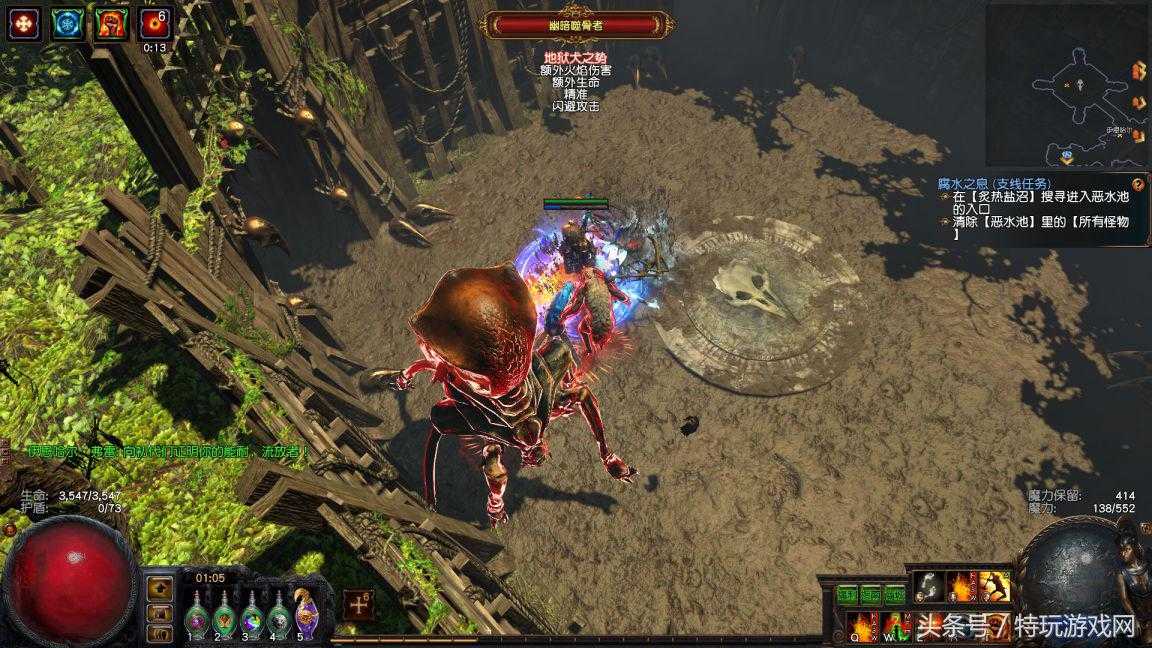Click the cross charge icon beside the flasks
Viewport: 1152px width, 648px height.
(x=358, y=604)
